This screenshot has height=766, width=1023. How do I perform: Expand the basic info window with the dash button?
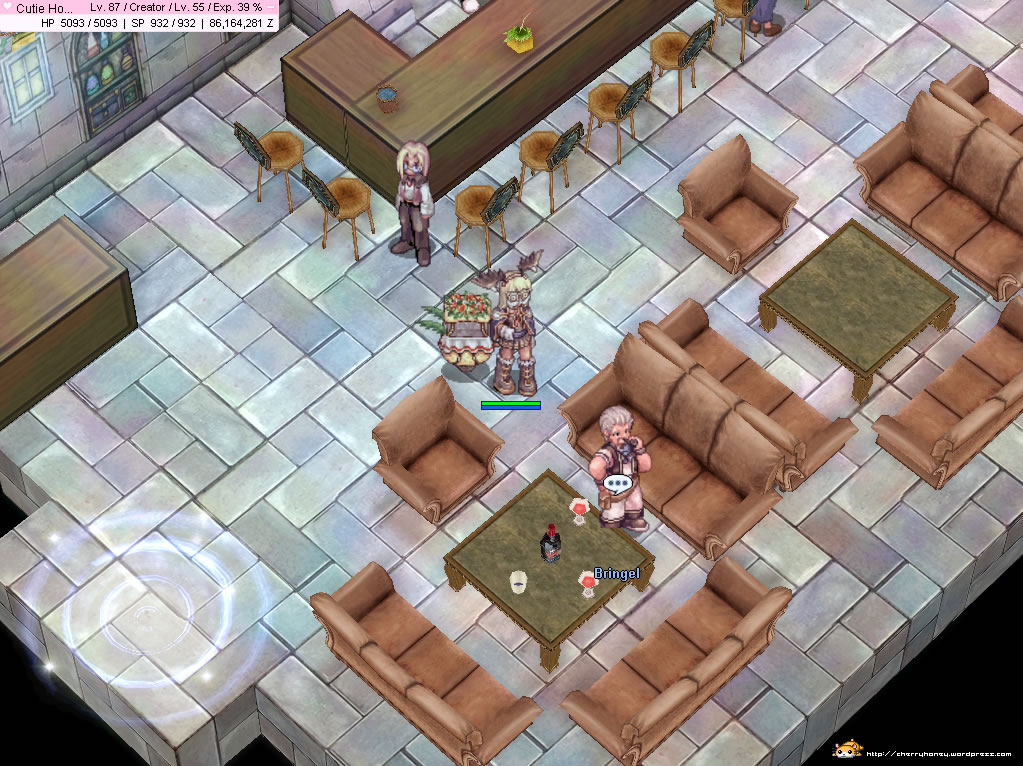pyautogui.click(x=271, y=7)
